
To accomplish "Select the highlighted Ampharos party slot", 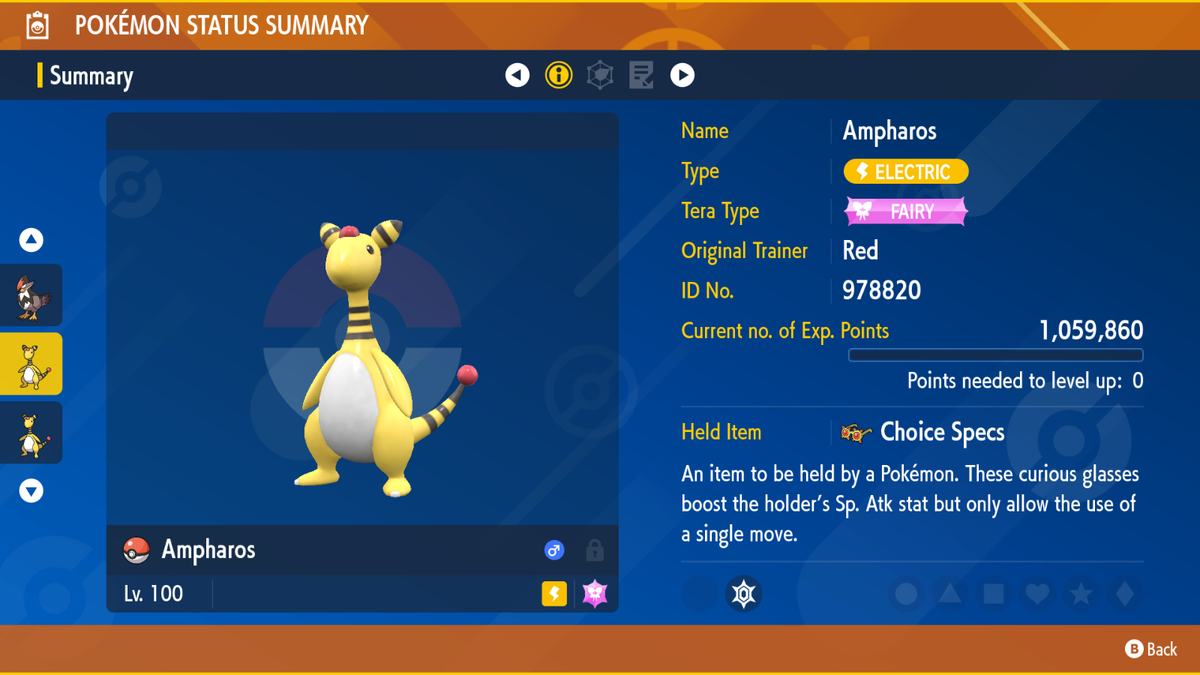I will pyautogui.click(x=32, y=364).
